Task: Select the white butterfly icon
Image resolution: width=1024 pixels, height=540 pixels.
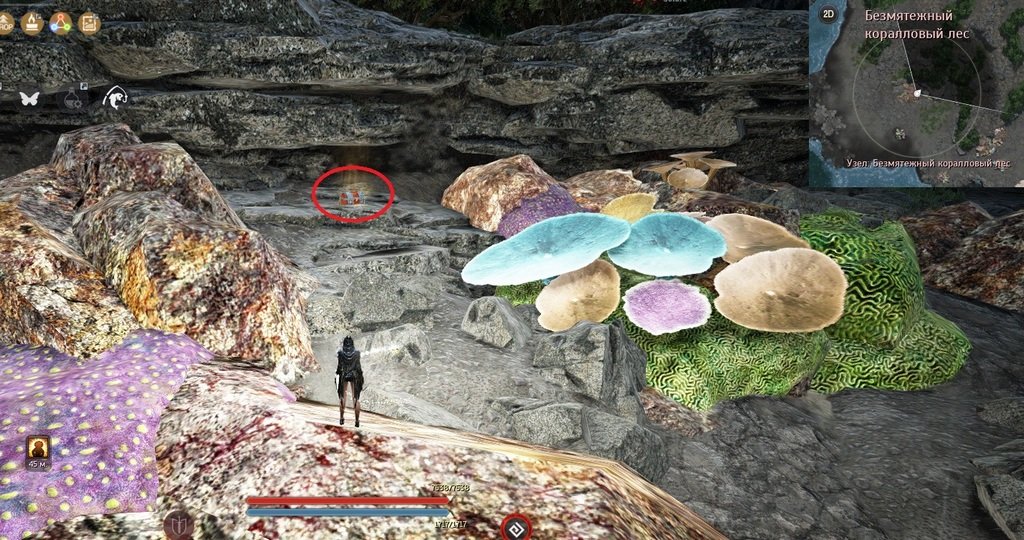Action: pyautogui.click(x=28, y=98)
